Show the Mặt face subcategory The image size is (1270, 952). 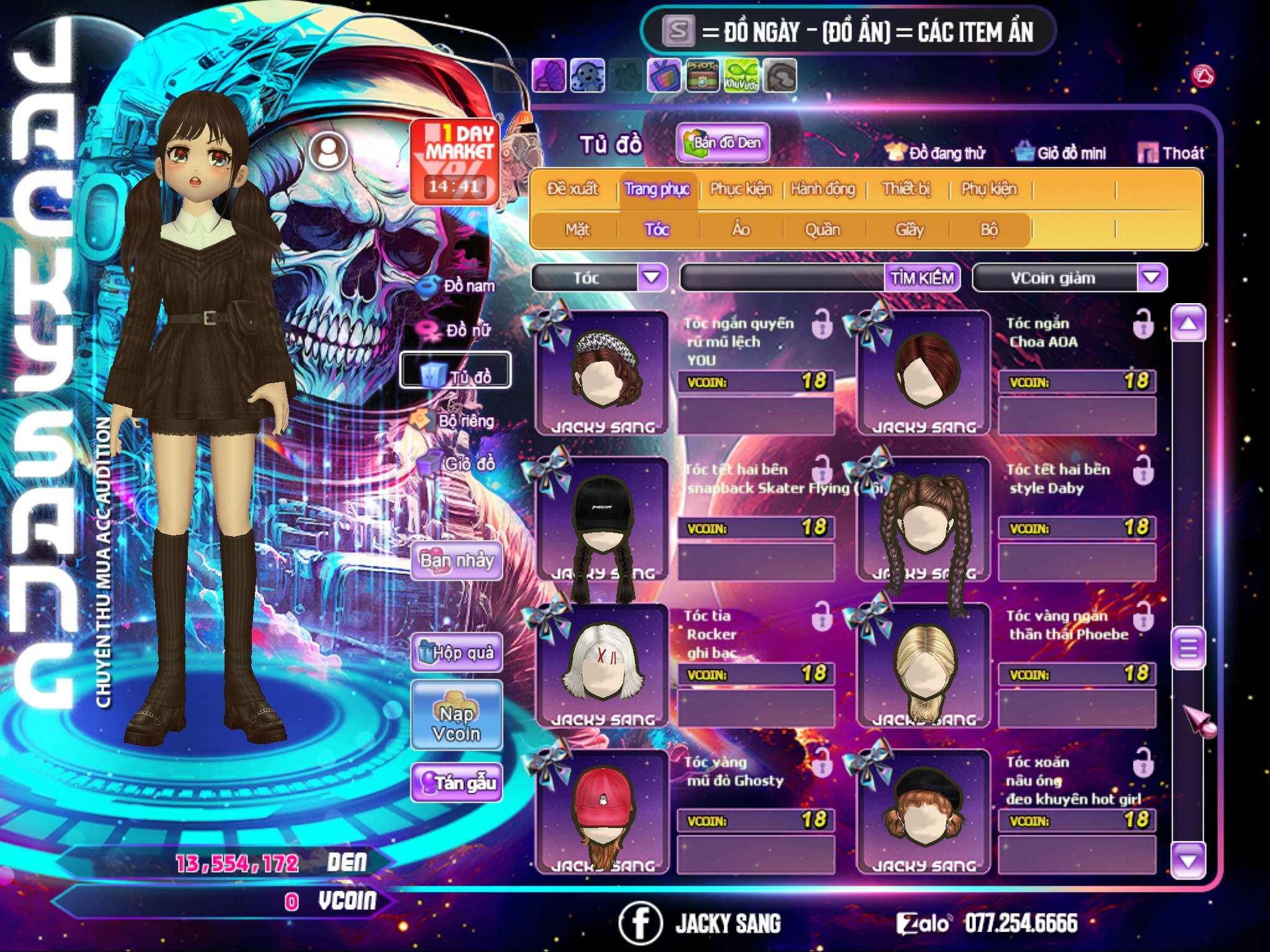coord(577,230)
